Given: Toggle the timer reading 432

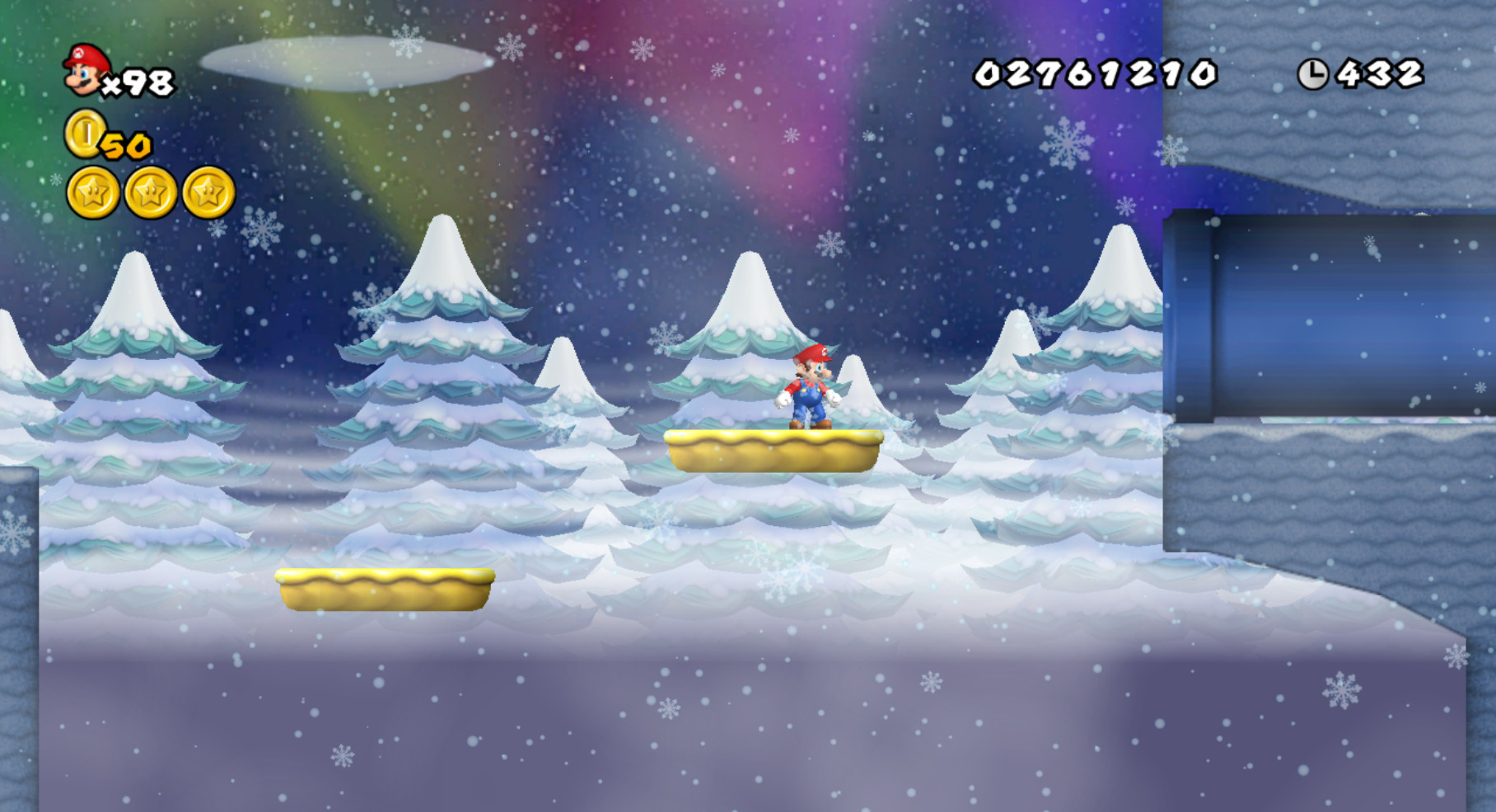Looking at the screenshot, I should [x=1380, y=72].
